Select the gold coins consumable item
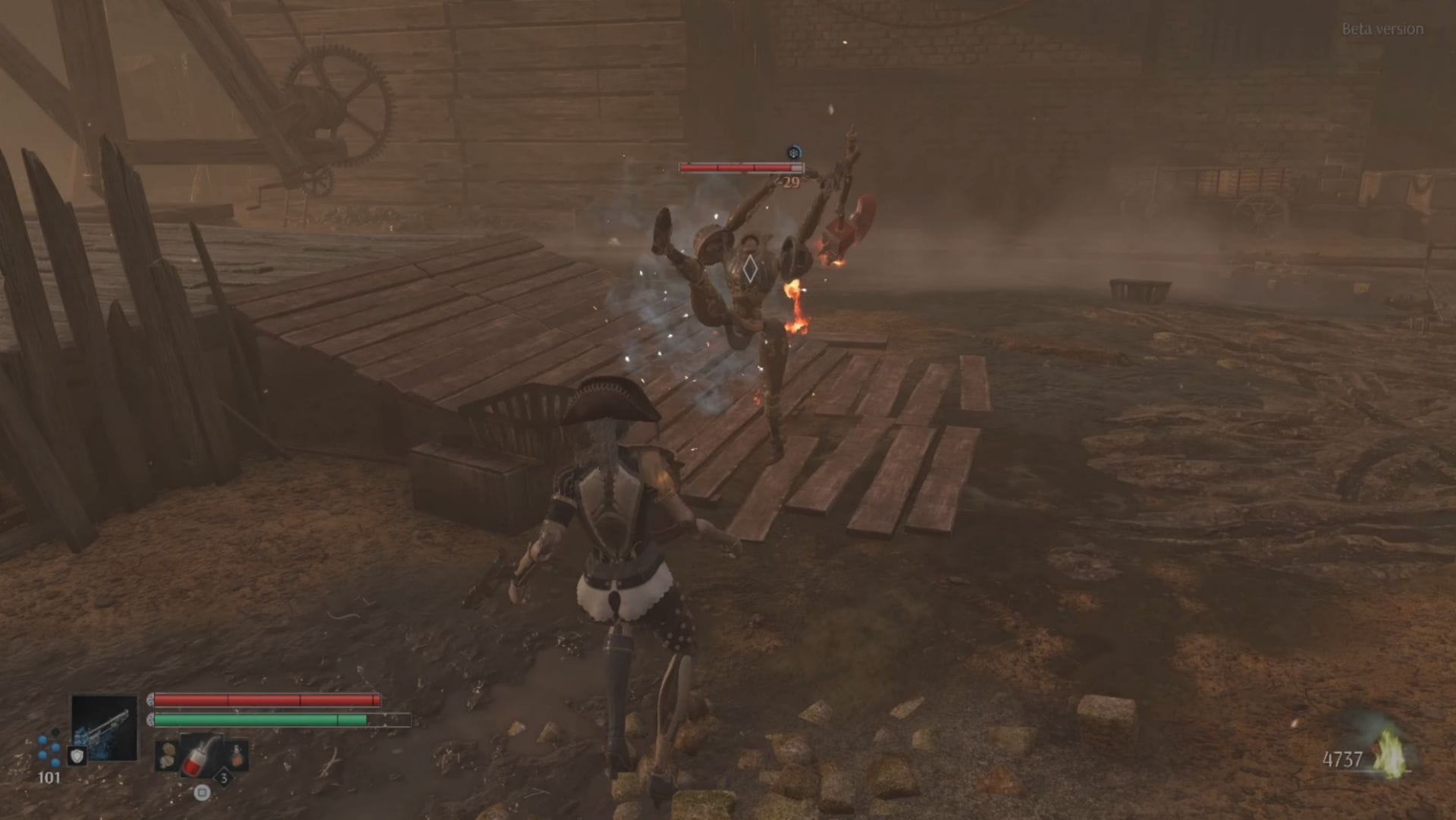This screenshot has width=1456, height=820. pos(167,753)
